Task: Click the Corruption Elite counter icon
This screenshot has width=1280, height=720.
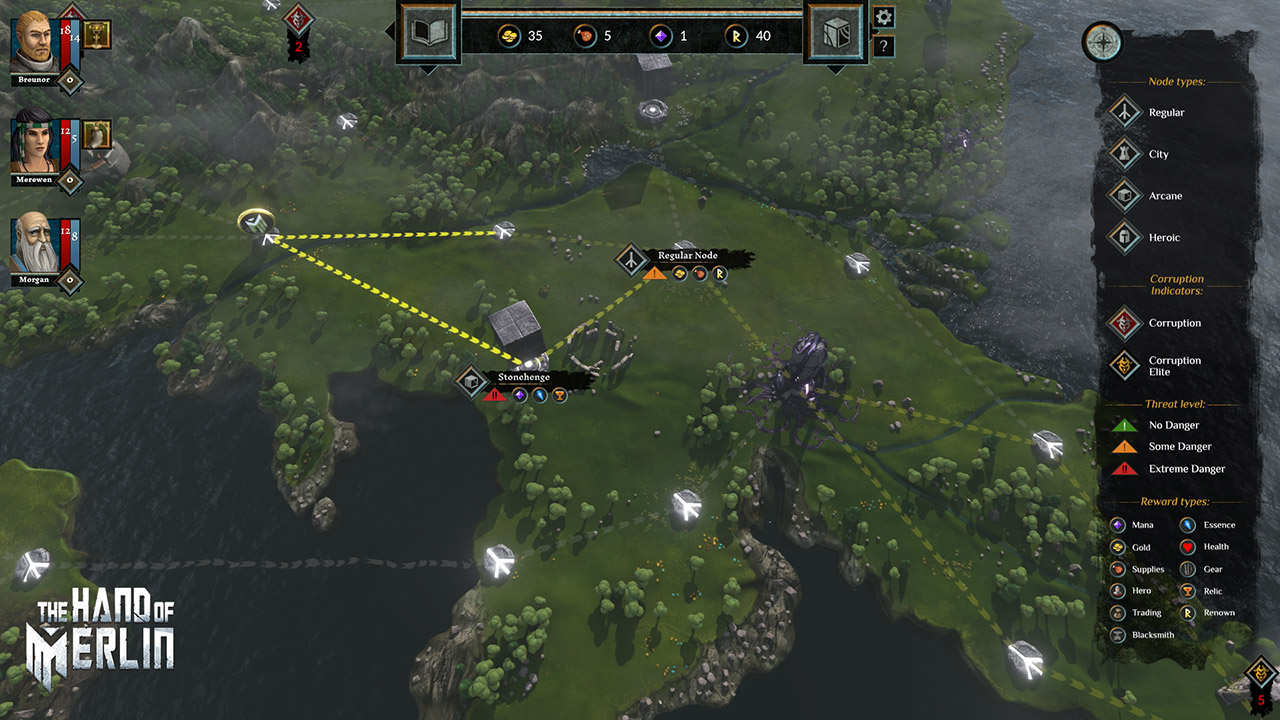Action: pos(1262,672)
